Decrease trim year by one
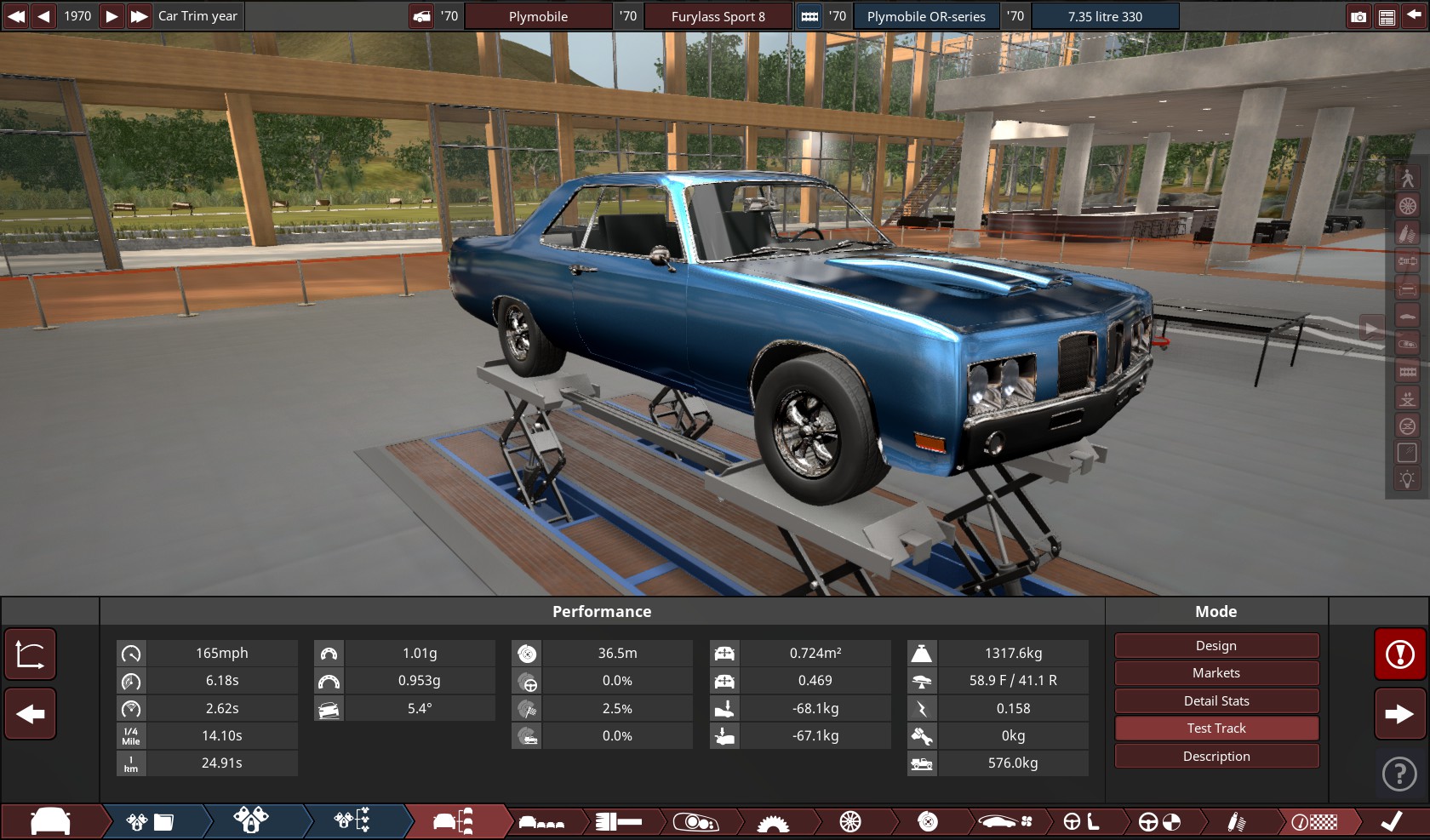The image size is (1430, 840). [43, 16]
